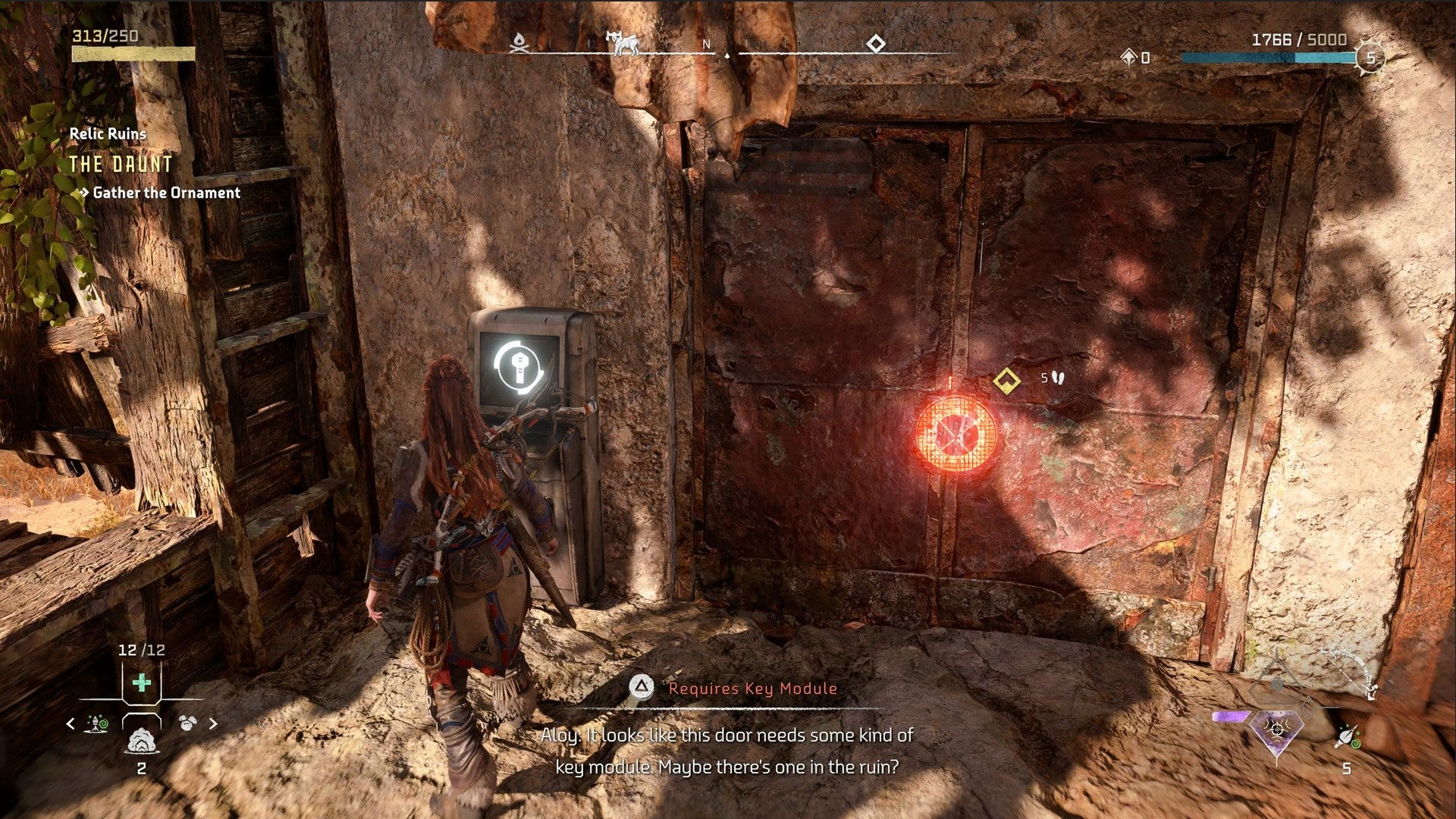This screenshot has width=1456, height=819.
Task: Click the right arrow of the tool selector
Action: point(212,724)
